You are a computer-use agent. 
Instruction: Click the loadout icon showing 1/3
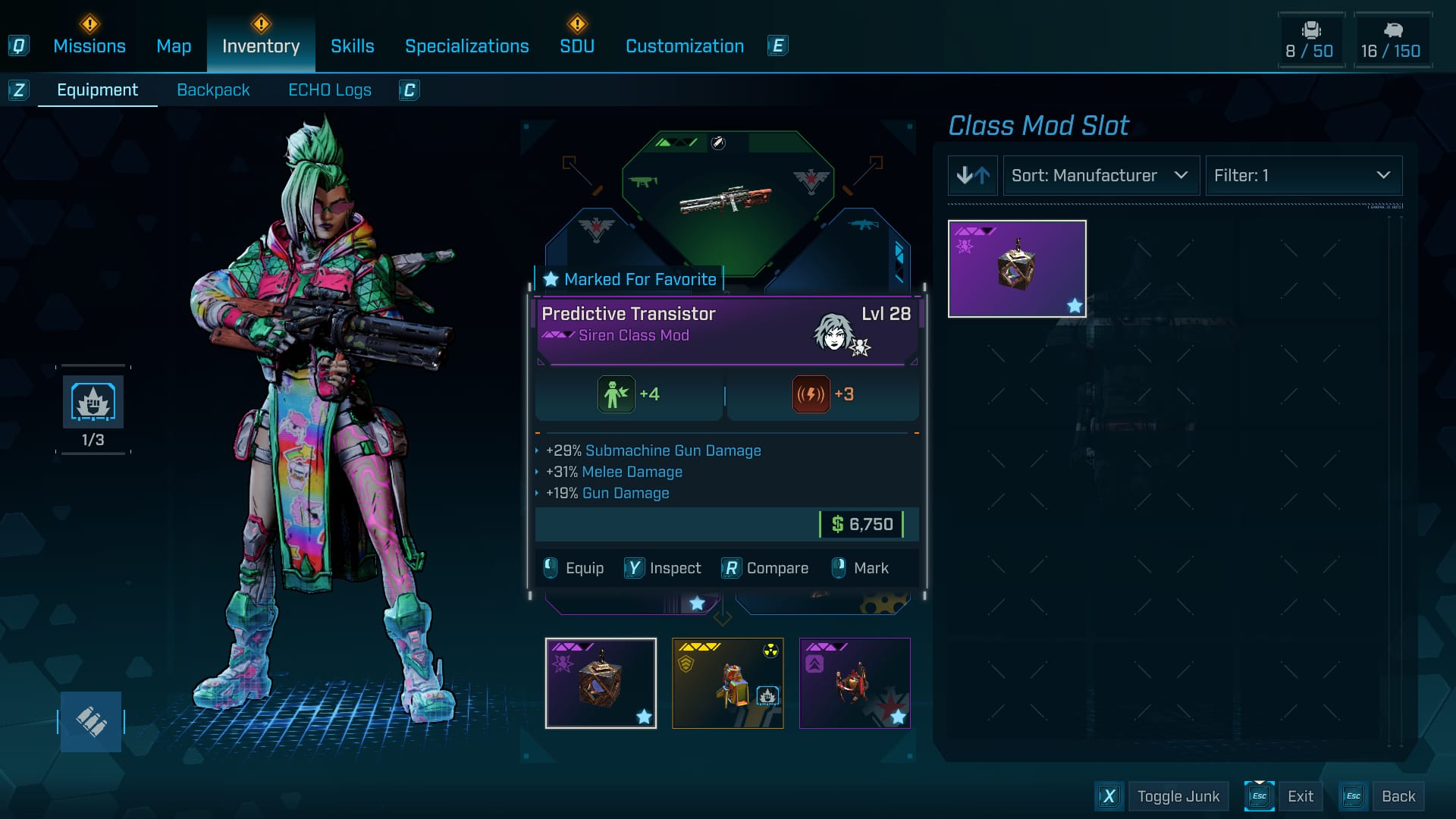pos(93,403)
